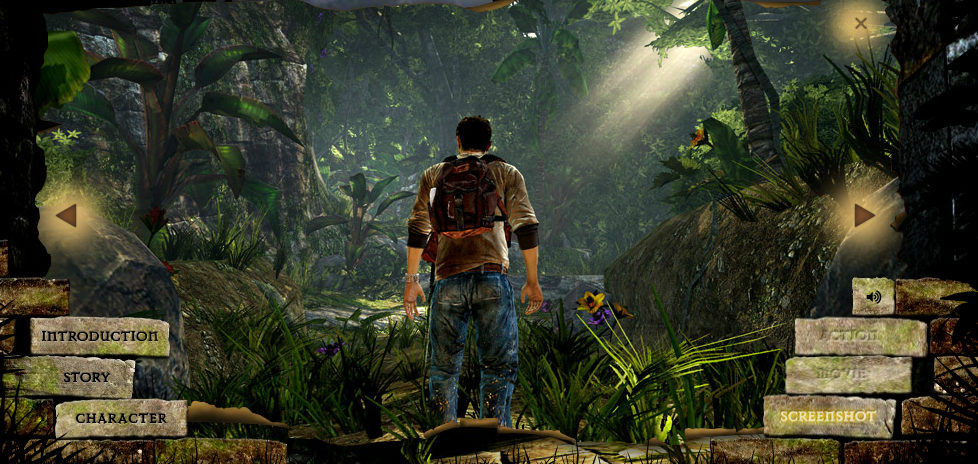Open the Introduction section
978x464 pixels.
(99, 336)
